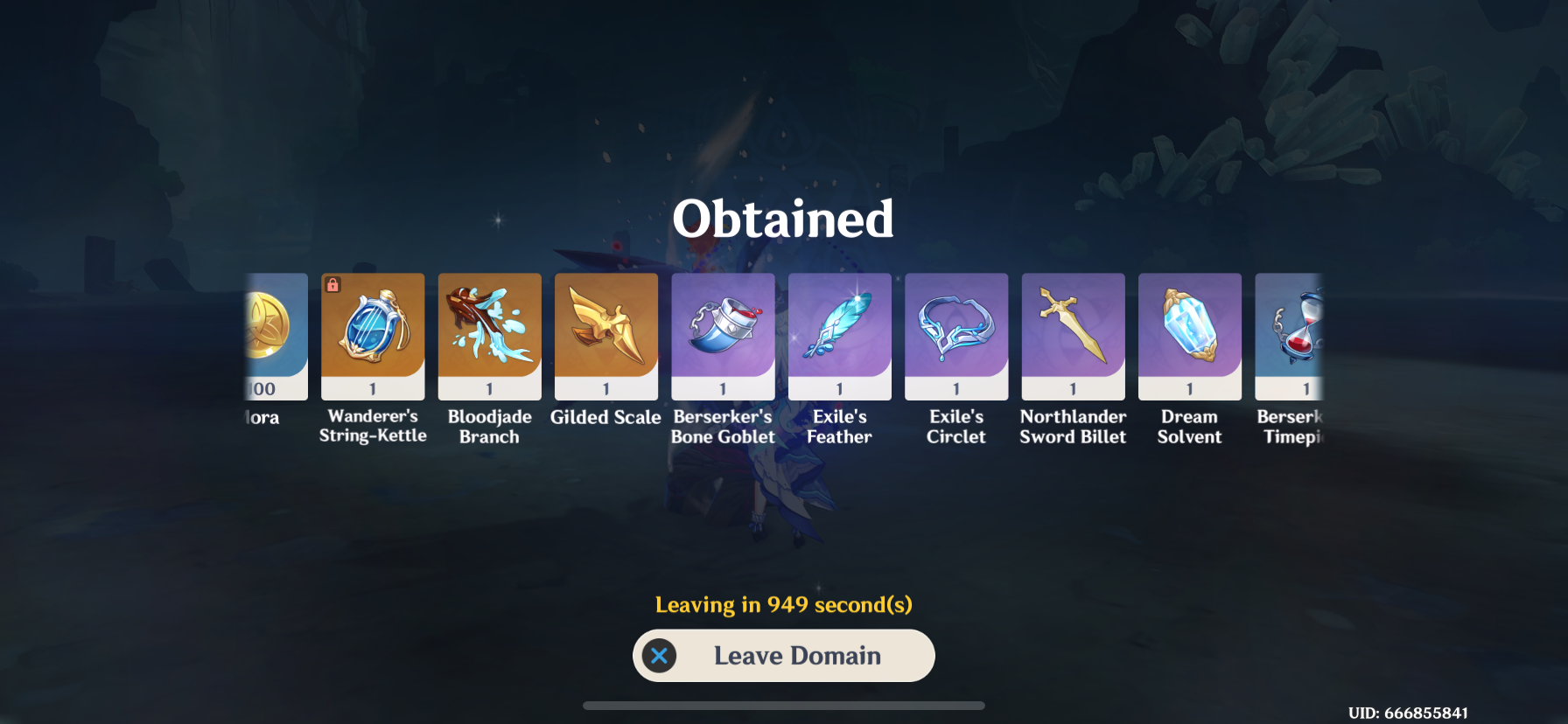The height and width of the screenshot is (724, 1568).
Task: Click the horizontal scrollbar below Leave Domain
Action: [783, 703]
